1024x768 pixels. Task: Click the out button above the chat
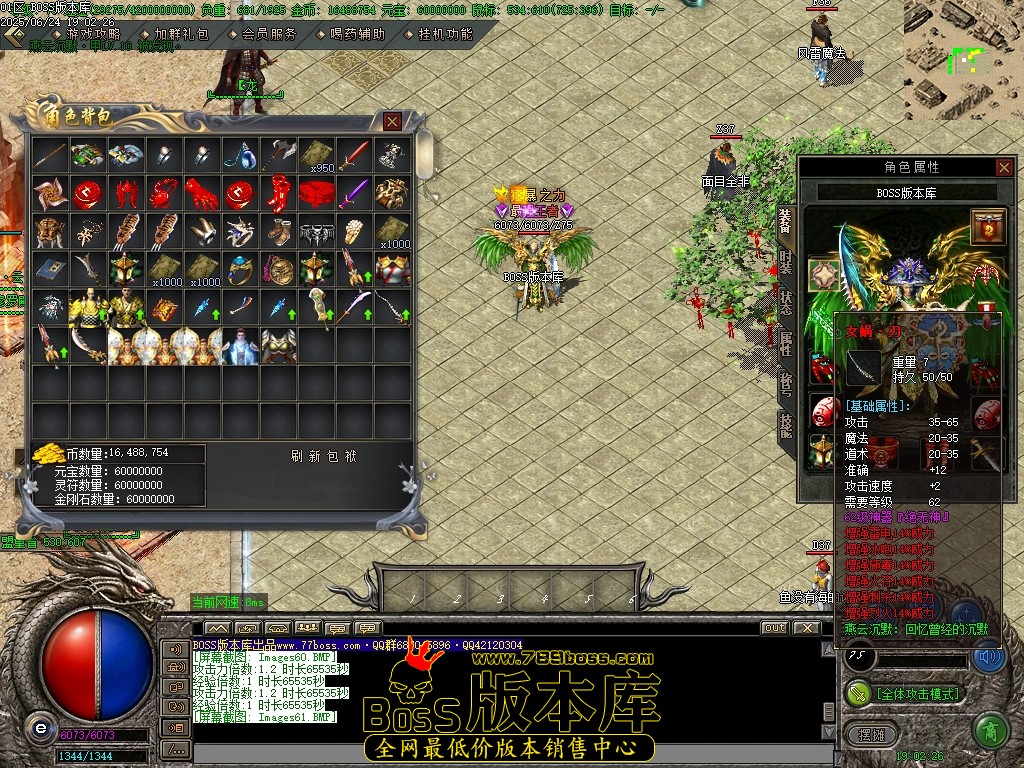tap(774, 628)
